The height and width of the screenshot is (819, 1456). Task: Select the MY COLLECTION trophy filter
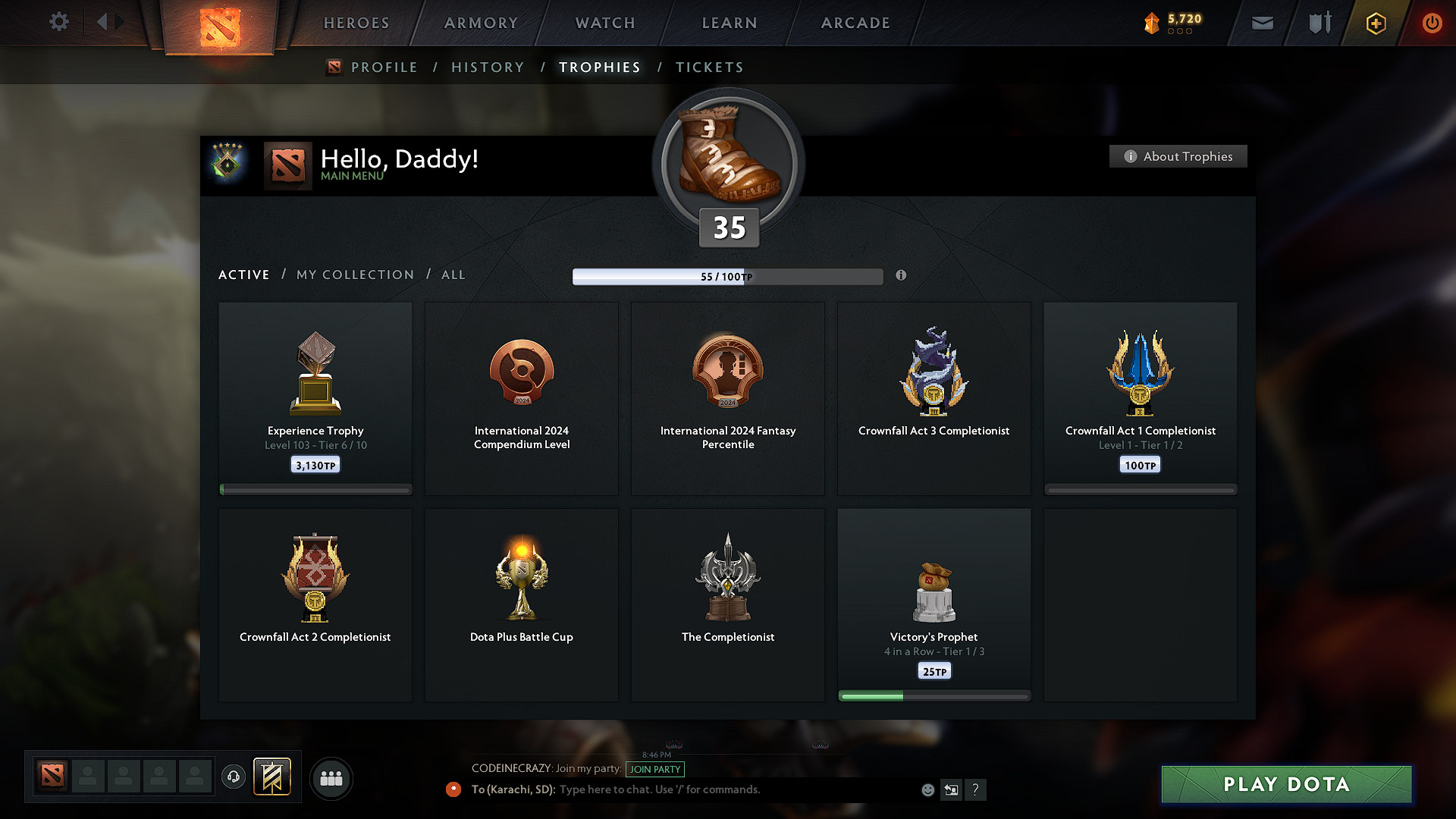tap(354, 275)
